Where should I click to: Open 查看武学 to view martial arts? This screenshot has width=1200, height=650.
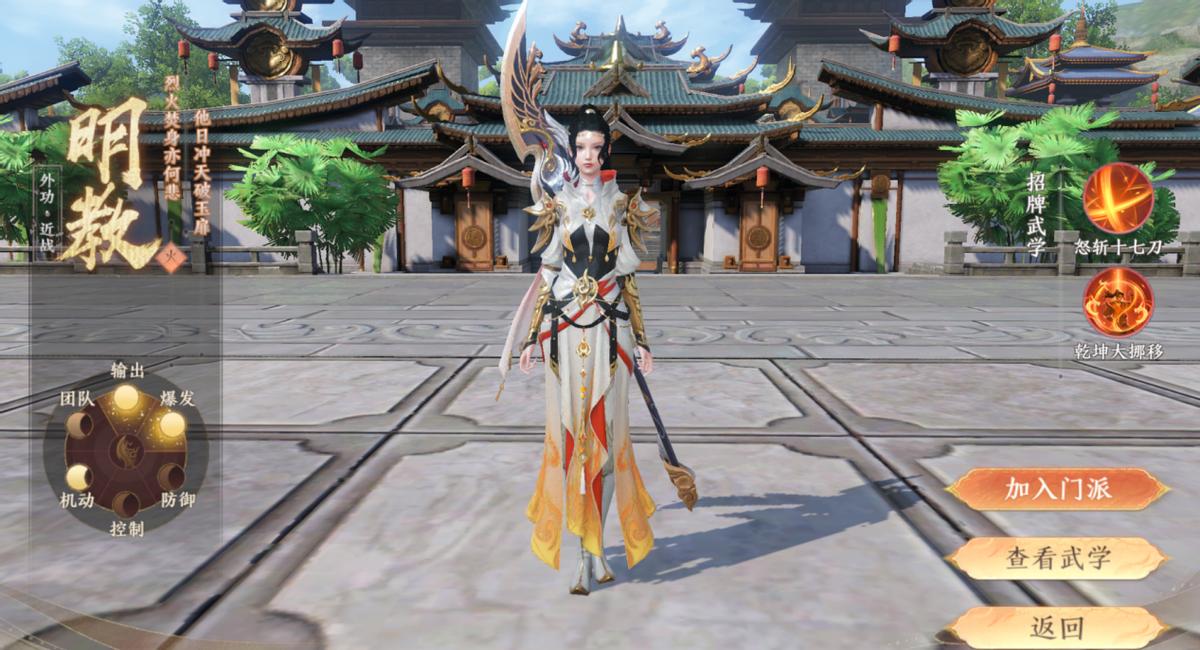point(1057,558)
